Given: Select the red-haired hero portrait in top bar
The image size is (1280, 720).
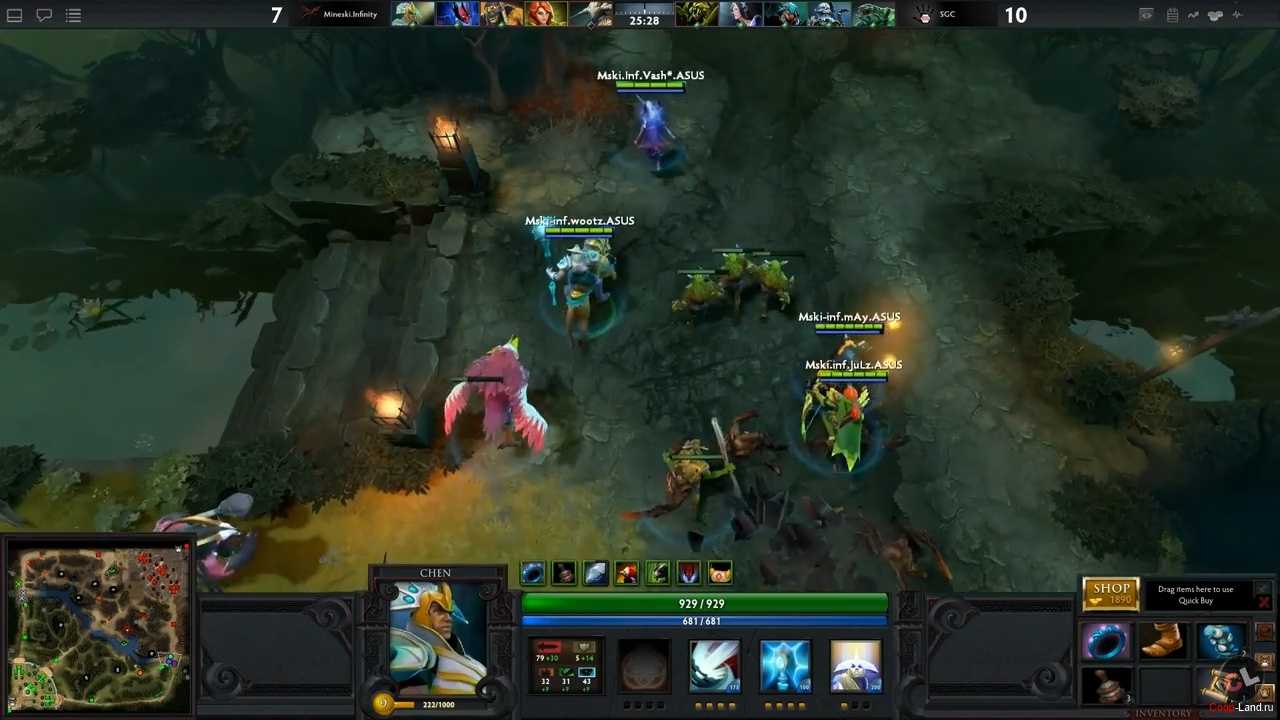Looking at the screenshot, I should [x=546, y=15].
